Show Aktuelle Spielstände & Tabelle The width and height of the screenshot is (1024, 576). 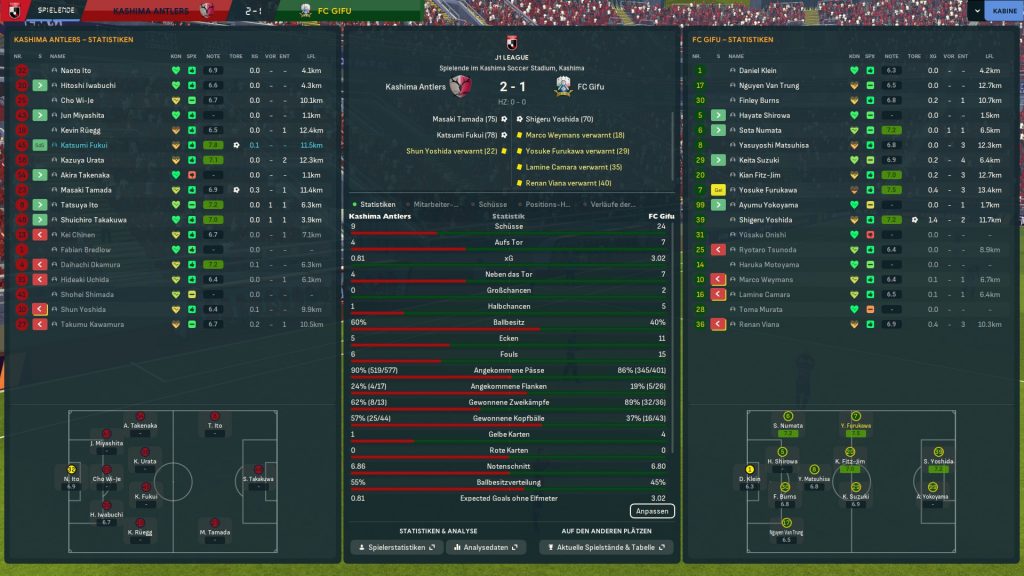tap(606, 548)
